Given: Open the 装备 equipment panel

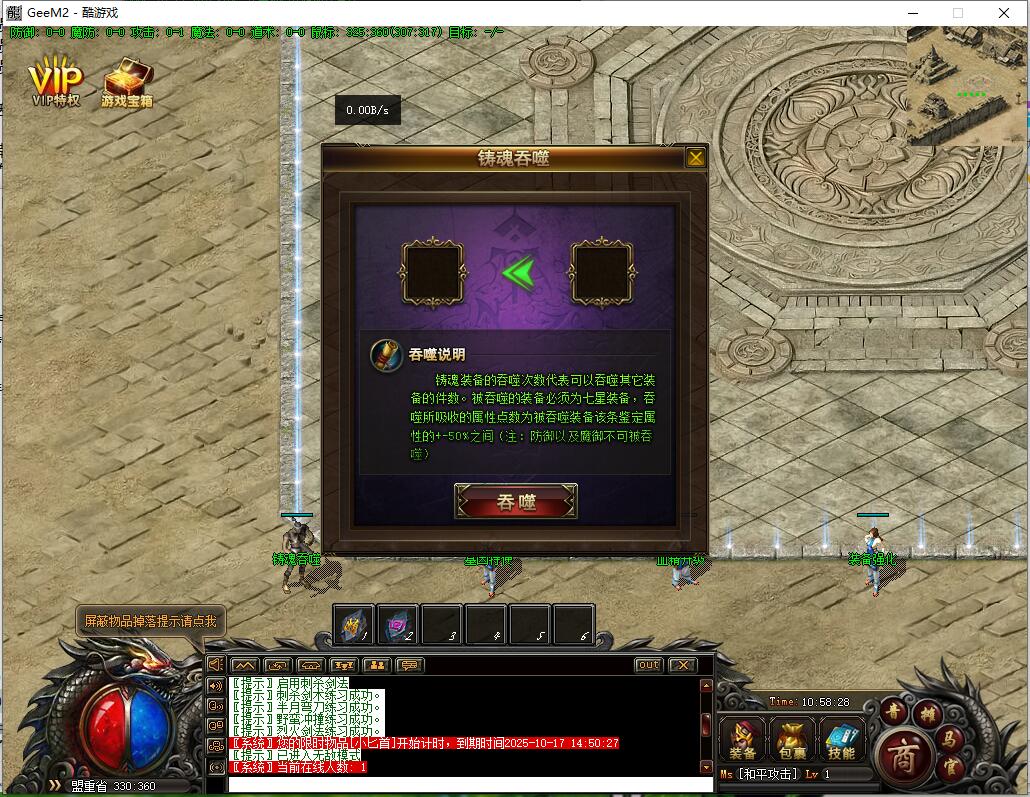Looking at the screenshot, I should coord(742,740).
